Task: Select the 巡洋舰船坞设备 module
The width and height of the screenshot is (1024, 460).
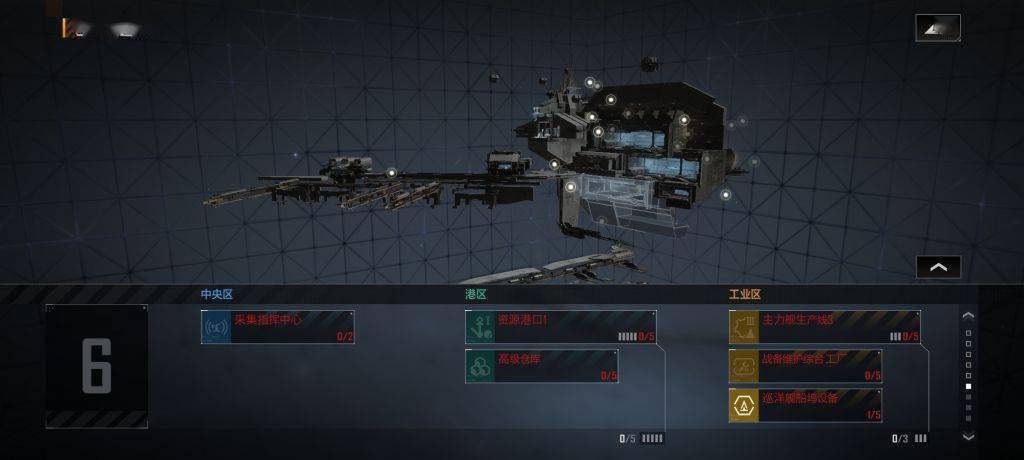Action: [x=805, y=405]
